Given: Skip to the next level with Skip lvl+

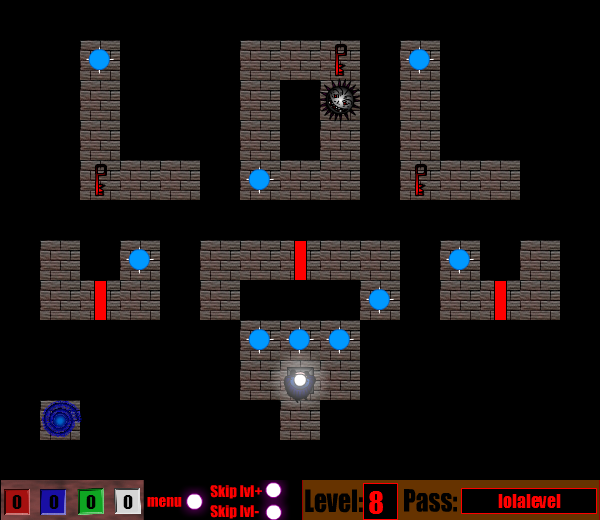Looking at the screenshot, I should [x=273, y=490].
